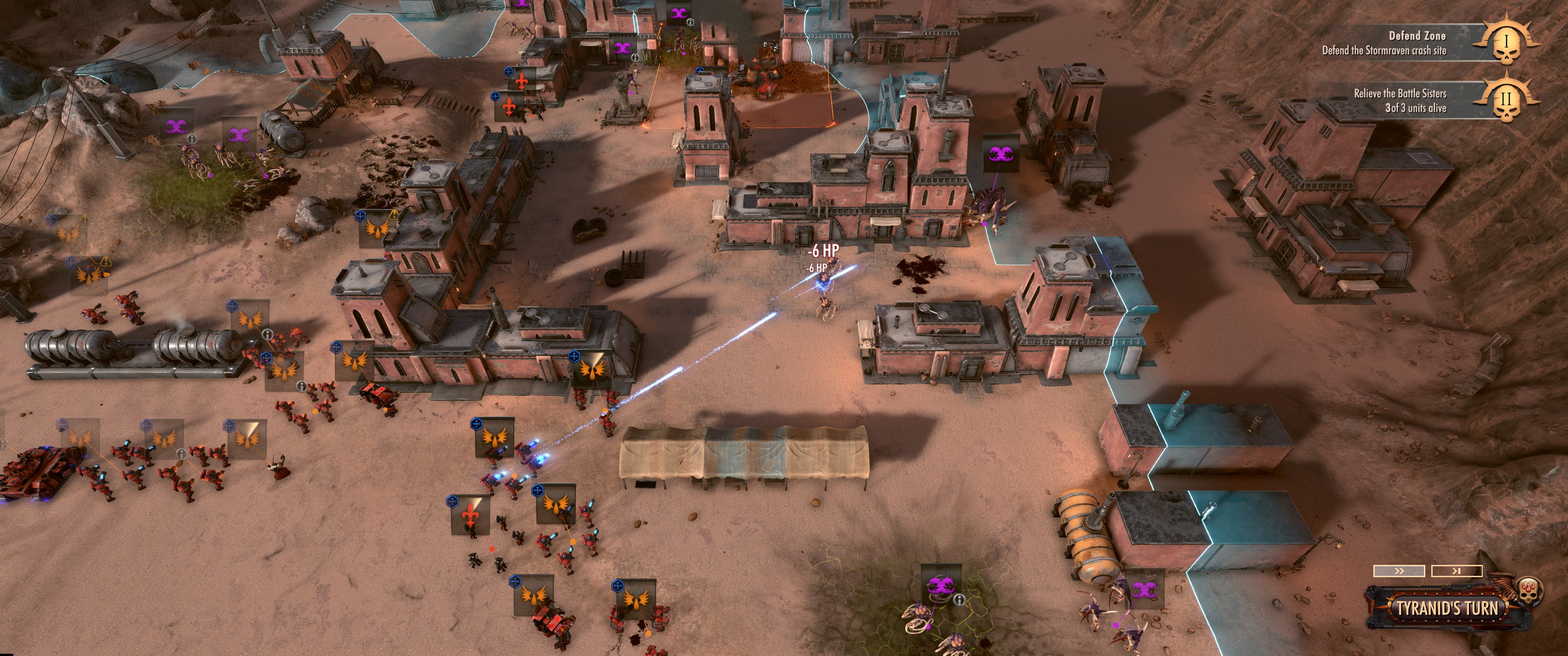Click the Tyranid's Turn banner button
1568x656 pixels.
[x=1446, y=608]
